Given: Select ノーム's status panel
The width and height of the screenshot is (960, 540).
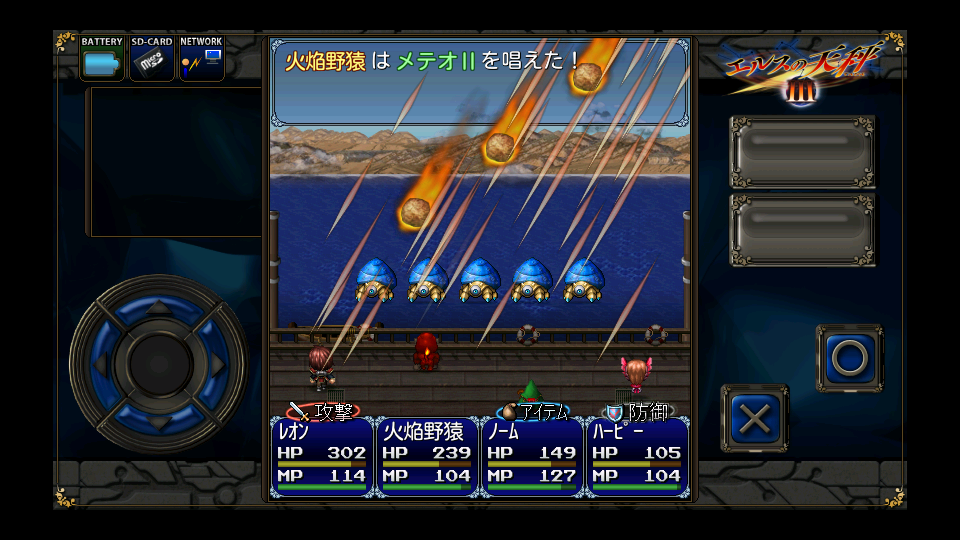Looking at the screenshot, I should coord(532,457).
